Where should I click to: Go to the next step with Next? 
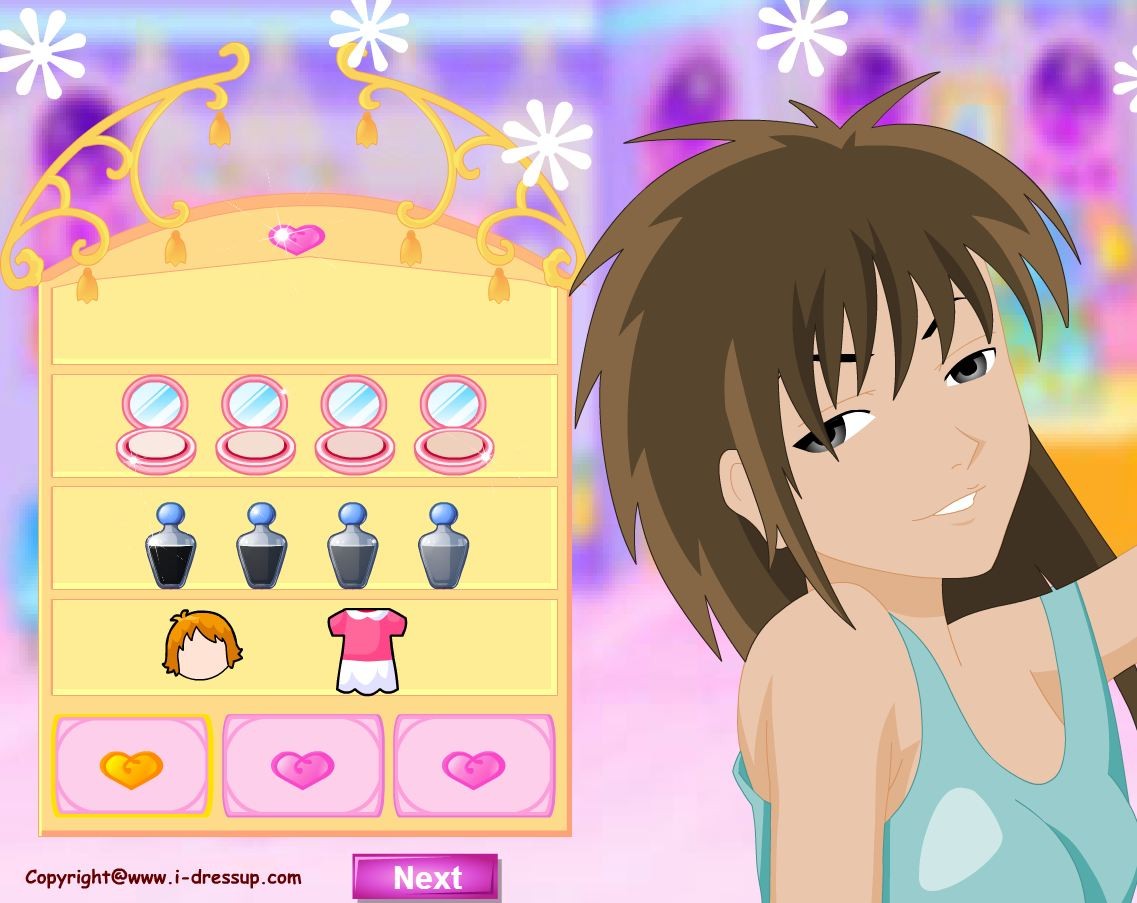(x=426, y=877)
